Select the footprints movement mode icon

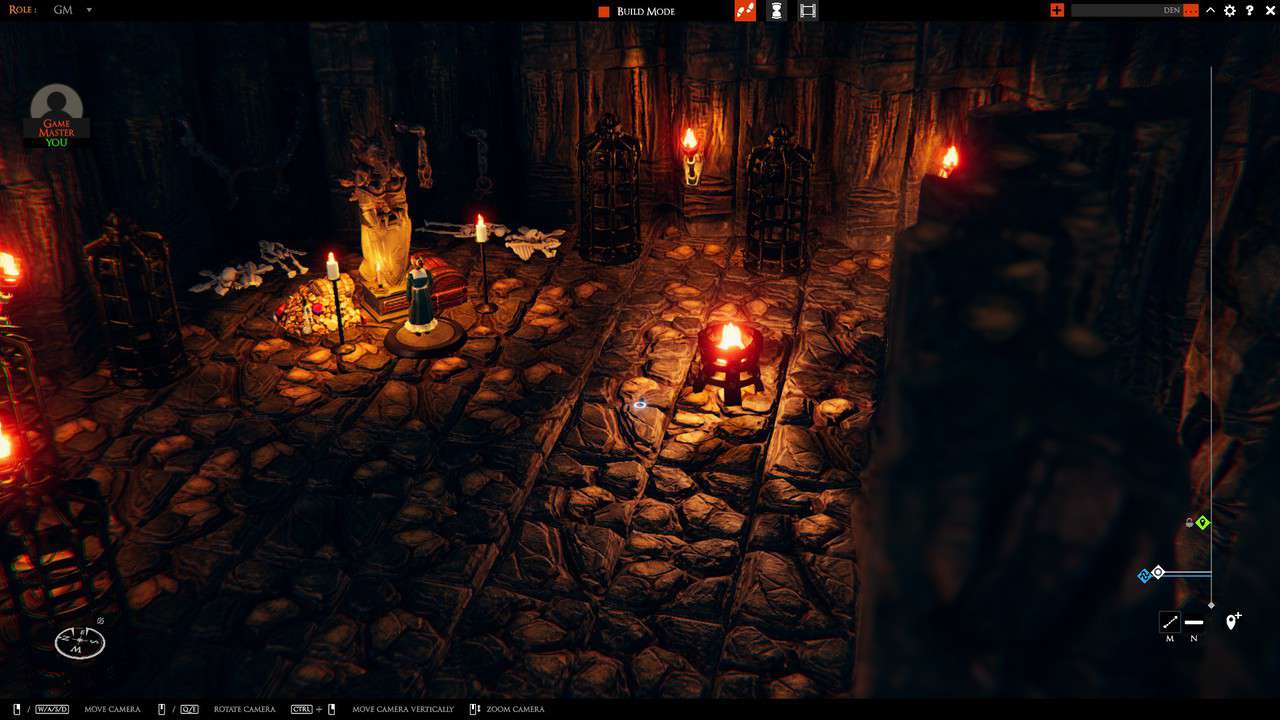[744, 10]
